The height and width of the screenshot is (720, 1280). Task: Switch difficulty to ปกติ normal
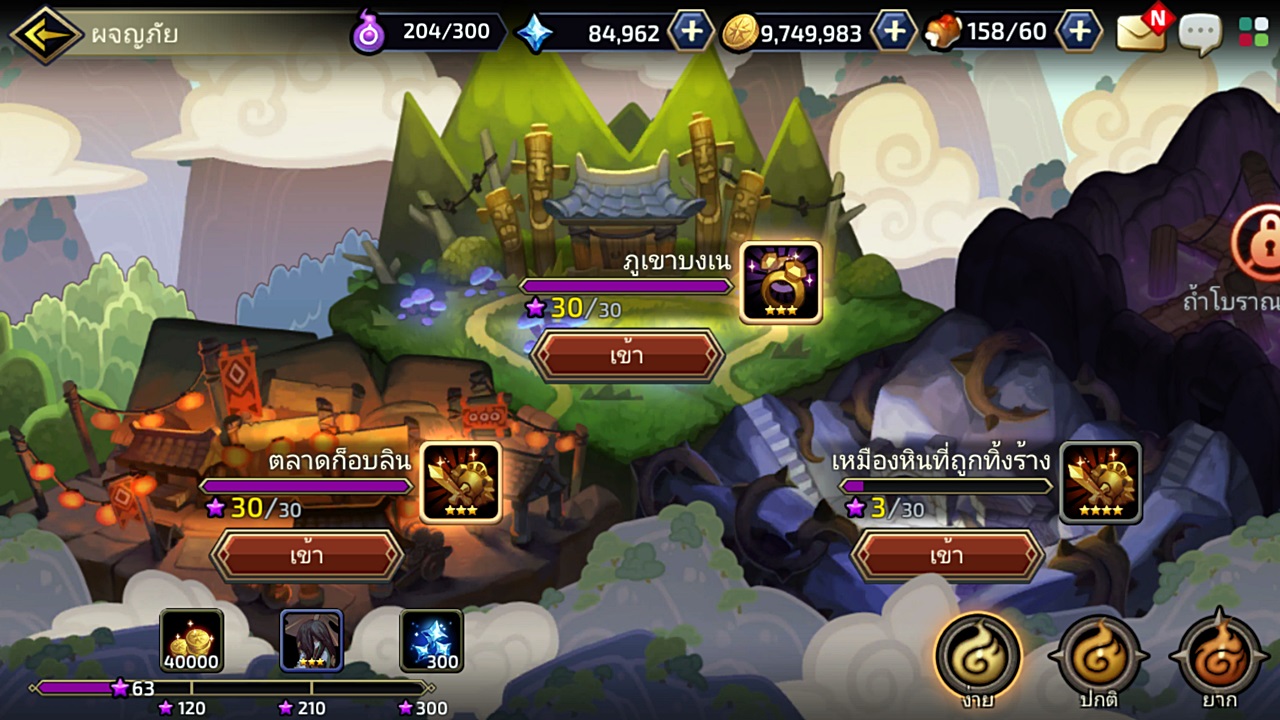1097,655
